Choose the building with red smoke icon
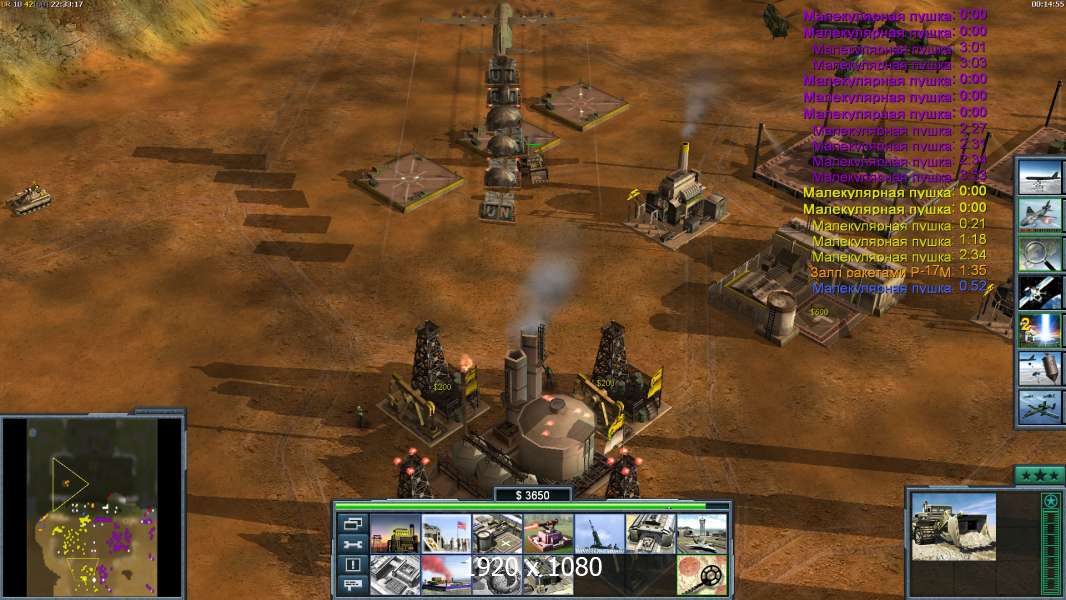1066x600 pixels. (x=445, y=574)
